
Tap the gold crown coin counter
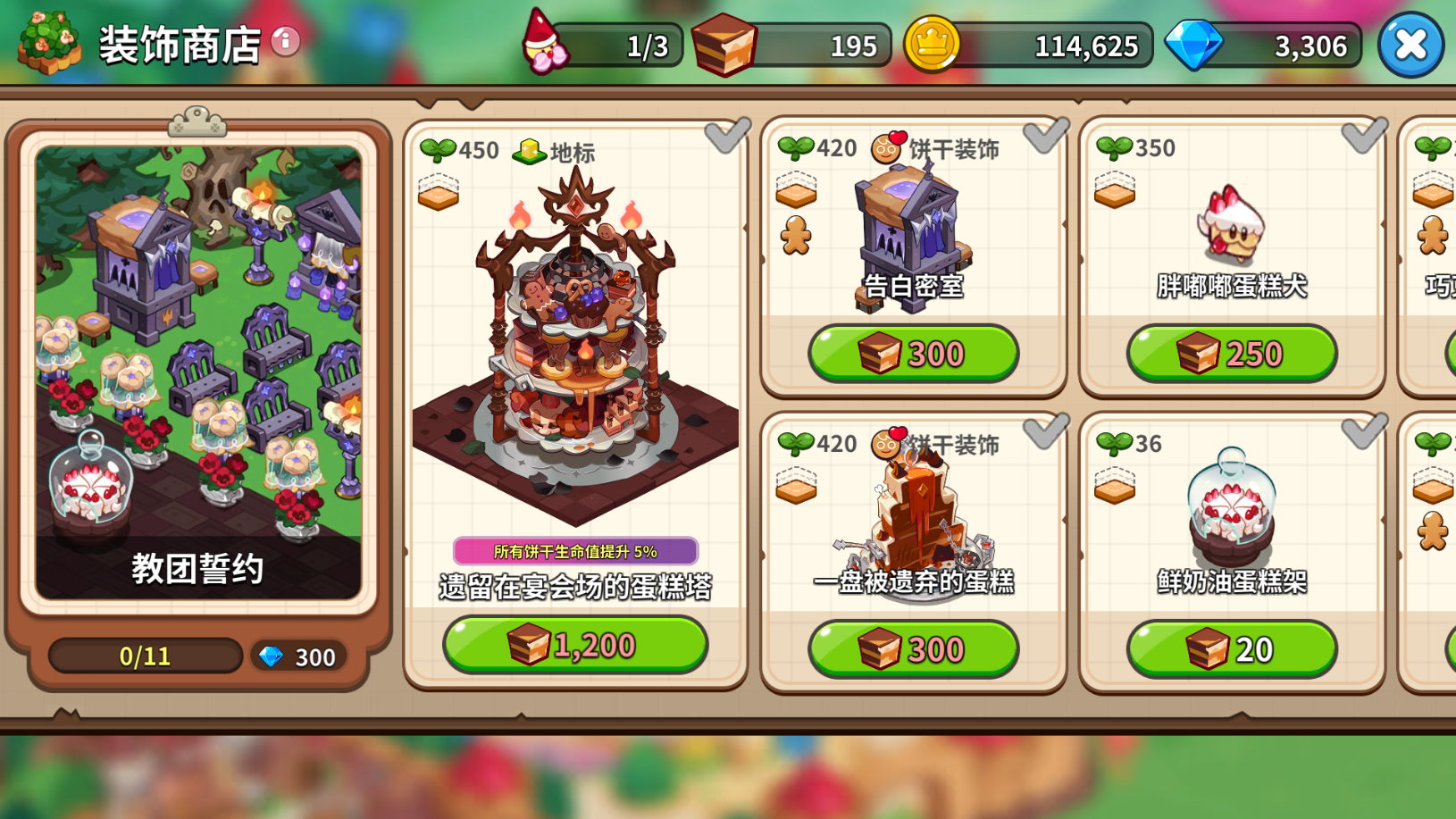pyautogui.click(x=1029, y=45)
